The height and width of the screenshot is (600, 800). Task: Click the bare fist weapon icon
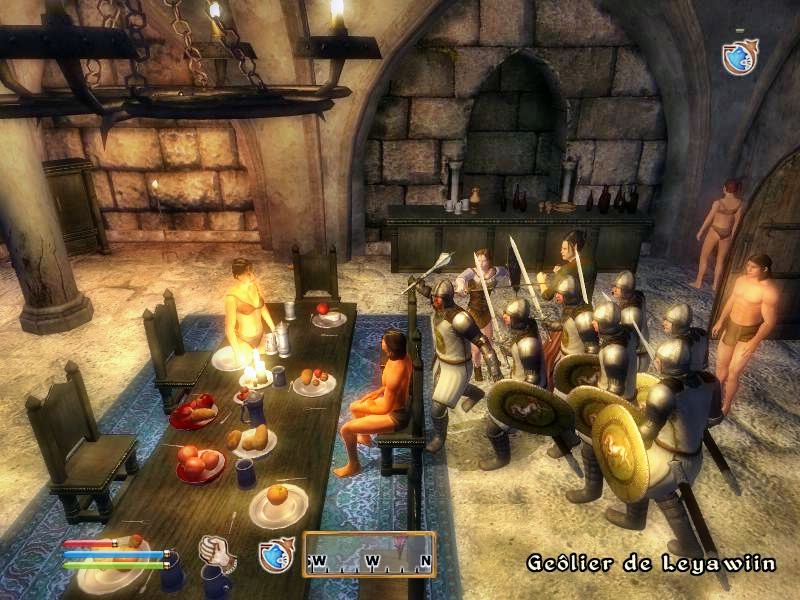tap(216, 553)
